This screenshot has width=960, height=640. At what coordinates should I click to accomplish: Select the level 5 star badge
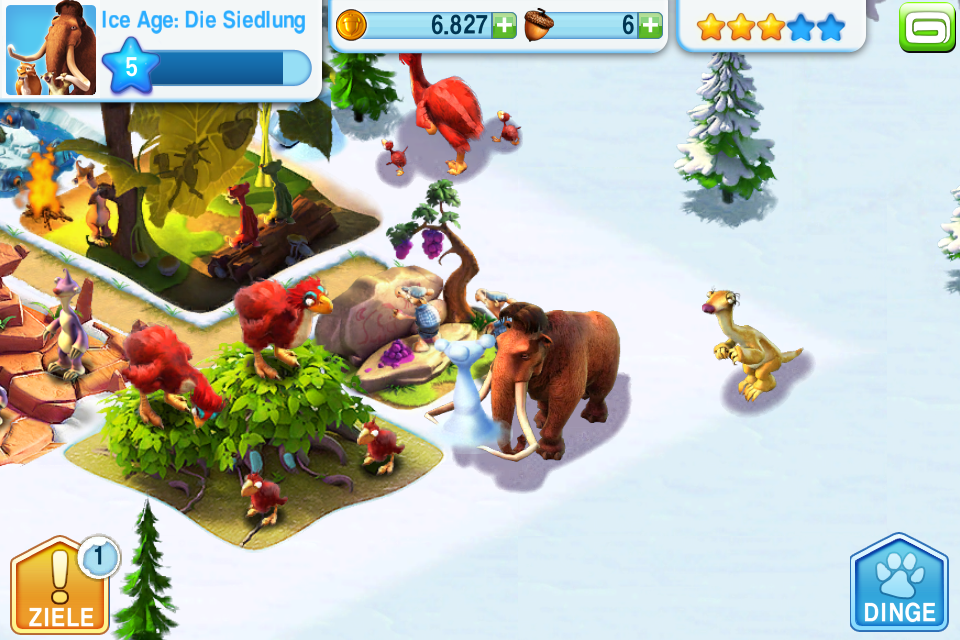pos(131,66)
